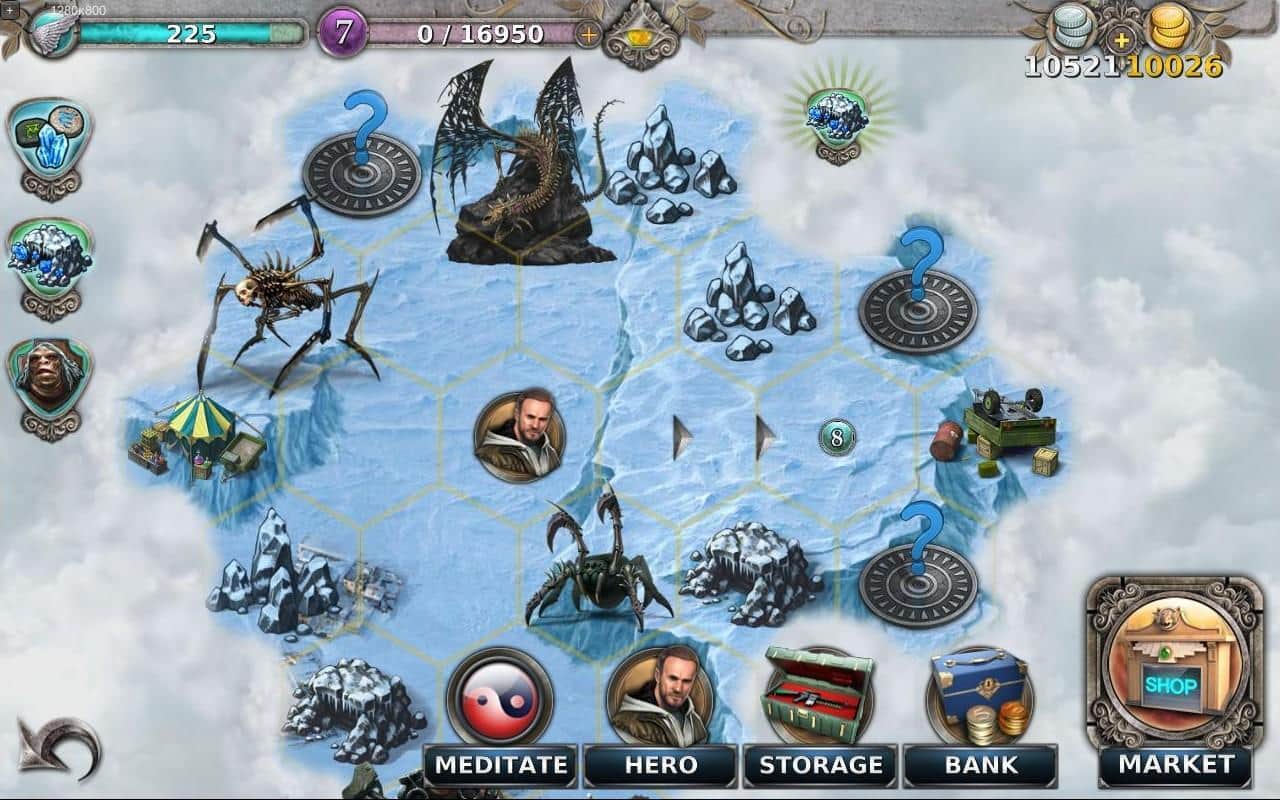Screen dimensions: 1280x800
Task: Select the hero portrait token on the map
Action: coord(519,435)
